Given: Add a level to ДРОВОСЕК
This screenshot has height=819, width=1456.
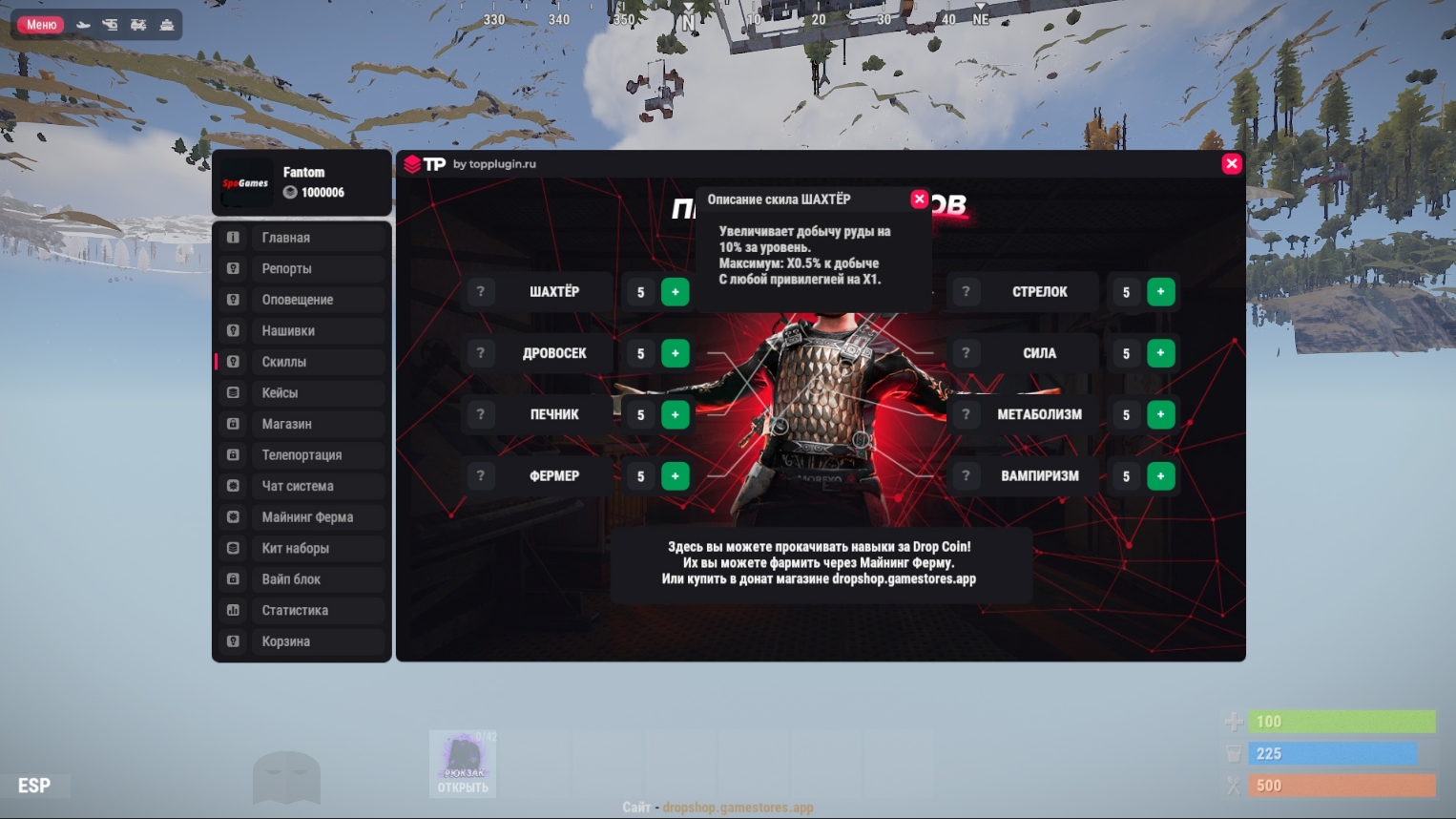Looking at the screenshot, I should tap(676, 353).
